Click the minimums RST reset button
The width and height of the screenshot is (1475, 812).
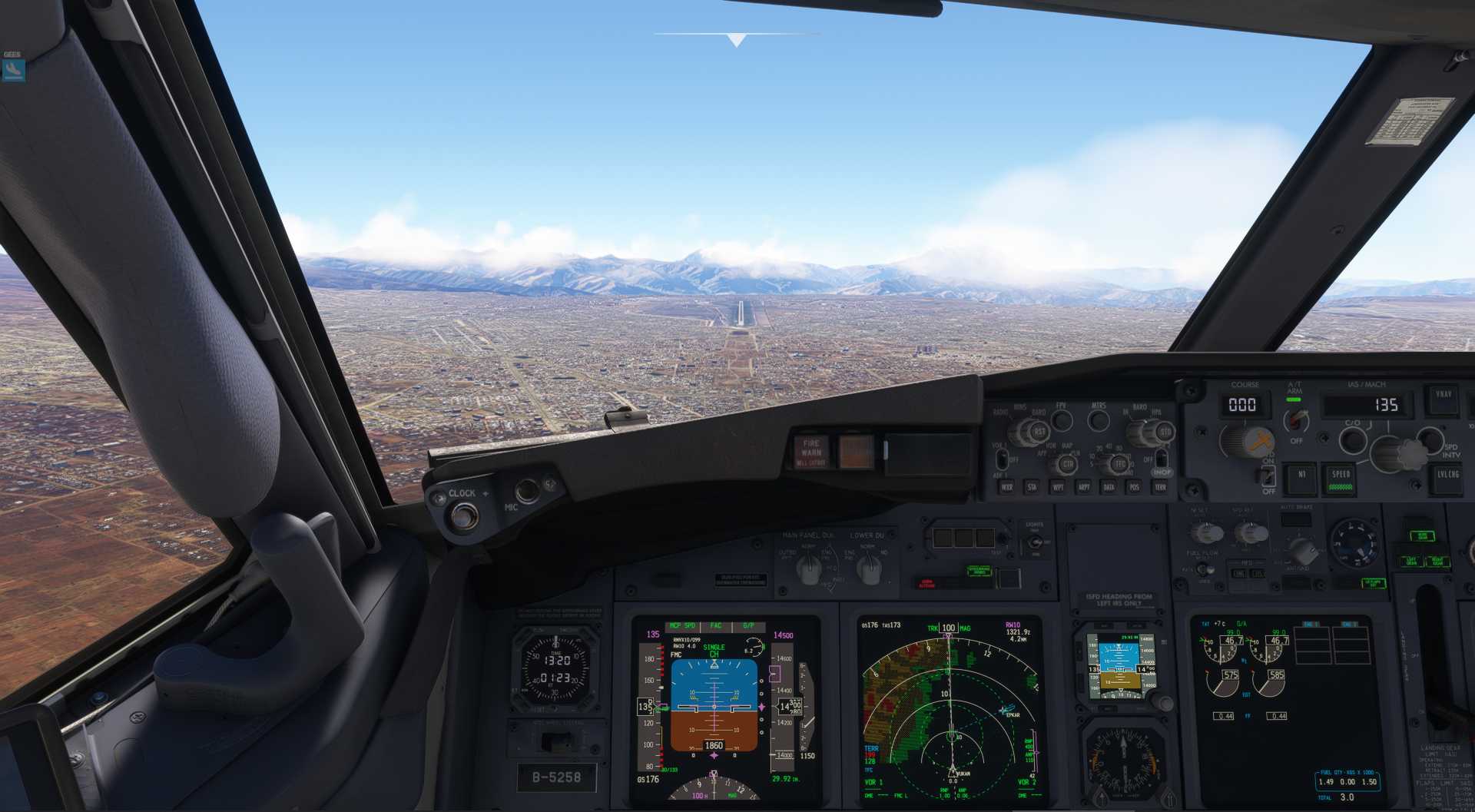[x=1039, y=432]
